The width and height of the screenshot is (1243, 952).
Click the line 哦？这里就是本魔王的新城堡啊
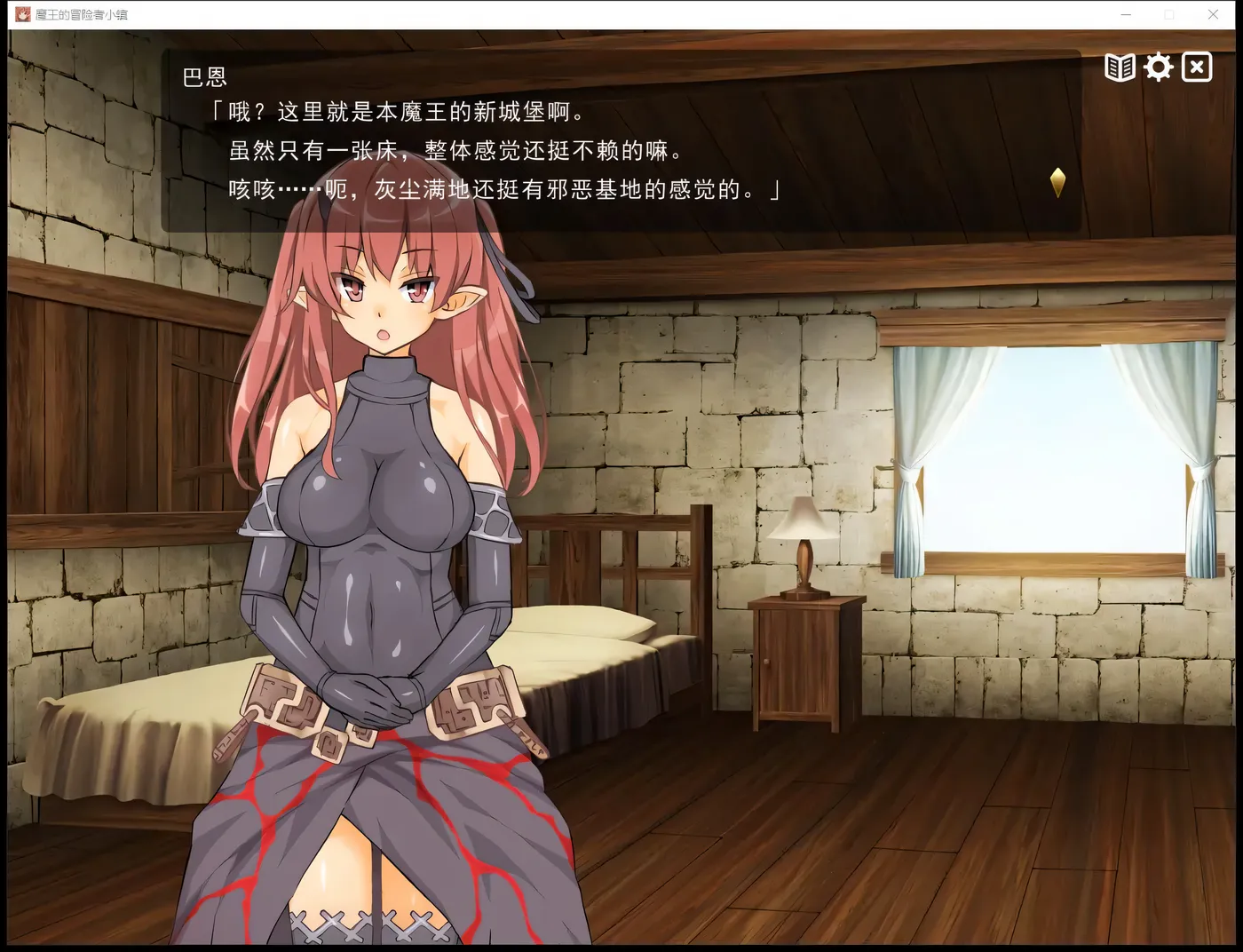tap(395, 112)
